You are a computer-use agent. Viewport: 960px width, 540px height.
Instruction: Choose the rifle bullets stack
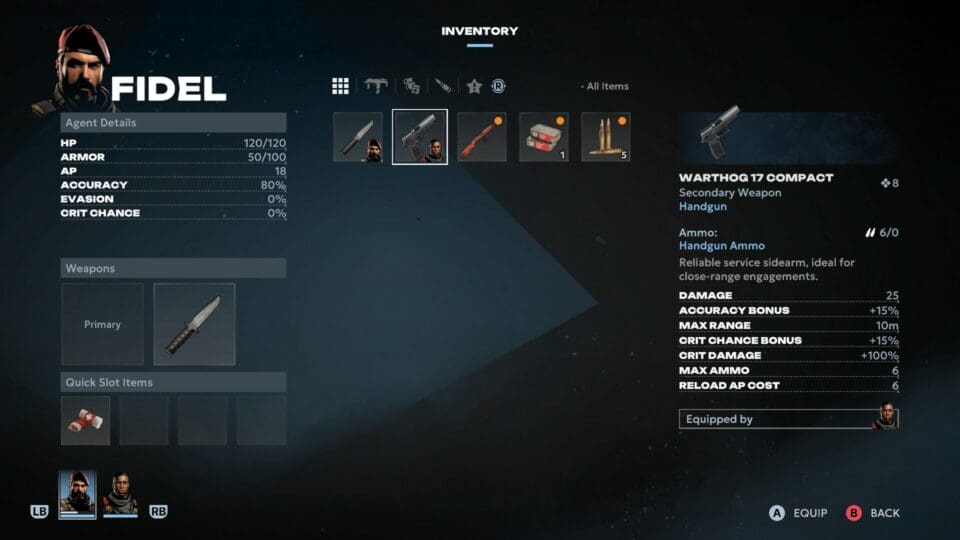tap(606, 137)
